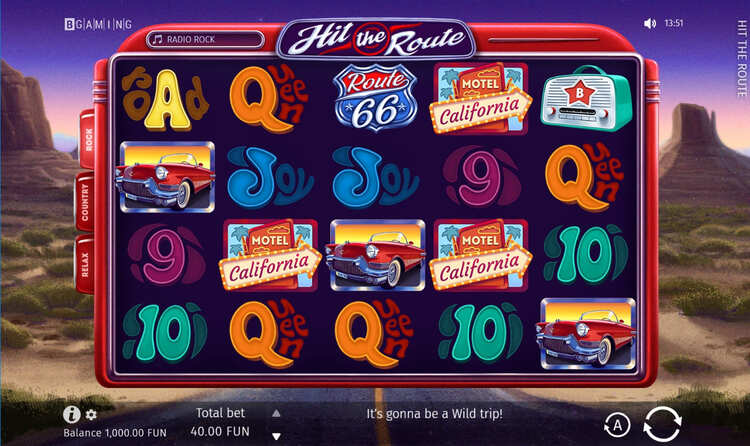
Task: Switch to the Relax radio tab
Action: pos(85,264)
